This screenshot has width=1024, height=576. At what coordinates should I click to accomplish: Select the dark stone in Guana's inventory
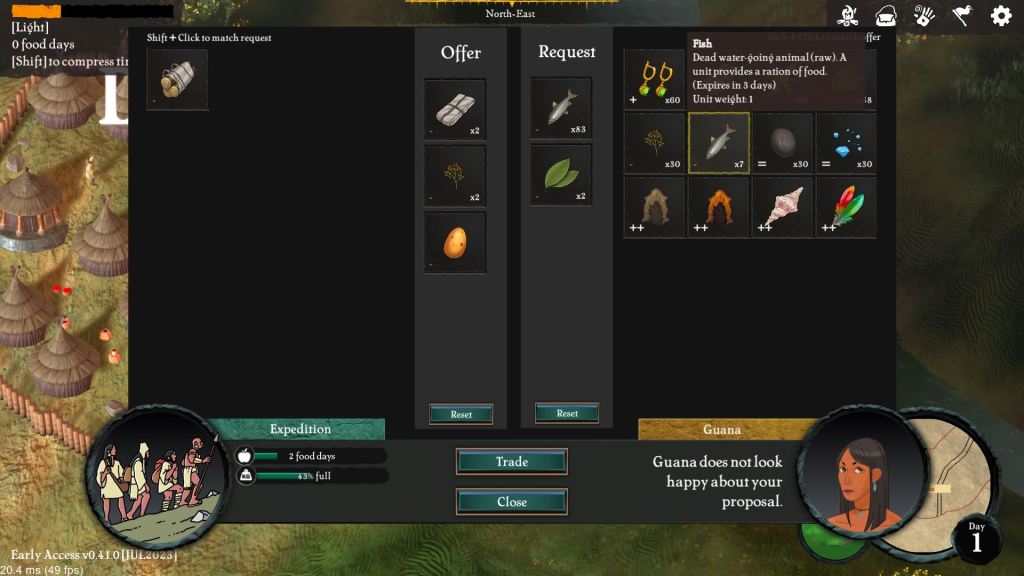coord(782,143)
